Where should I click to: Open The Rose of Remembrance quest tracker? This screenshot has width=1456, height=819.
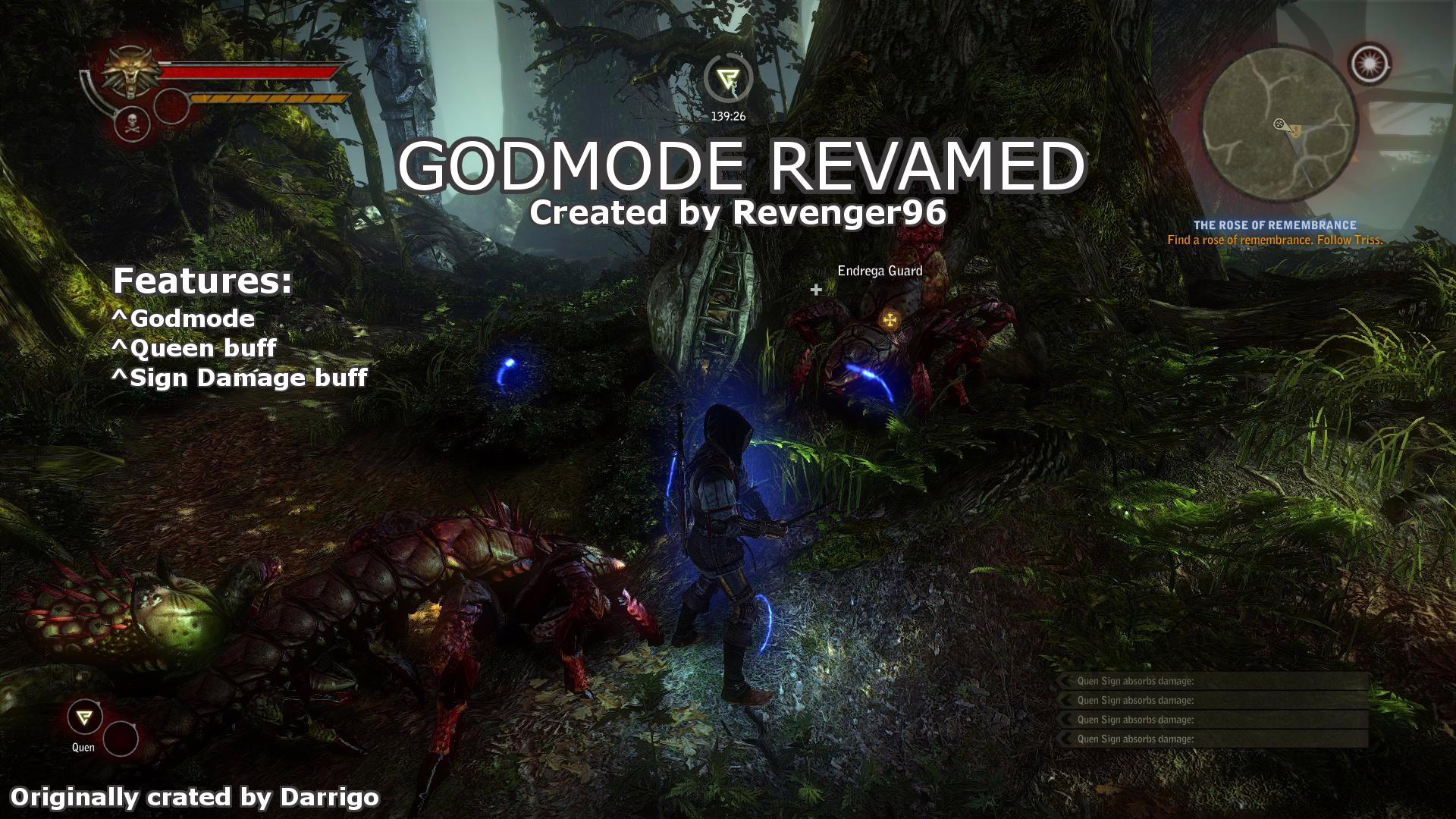point(1275,225)
